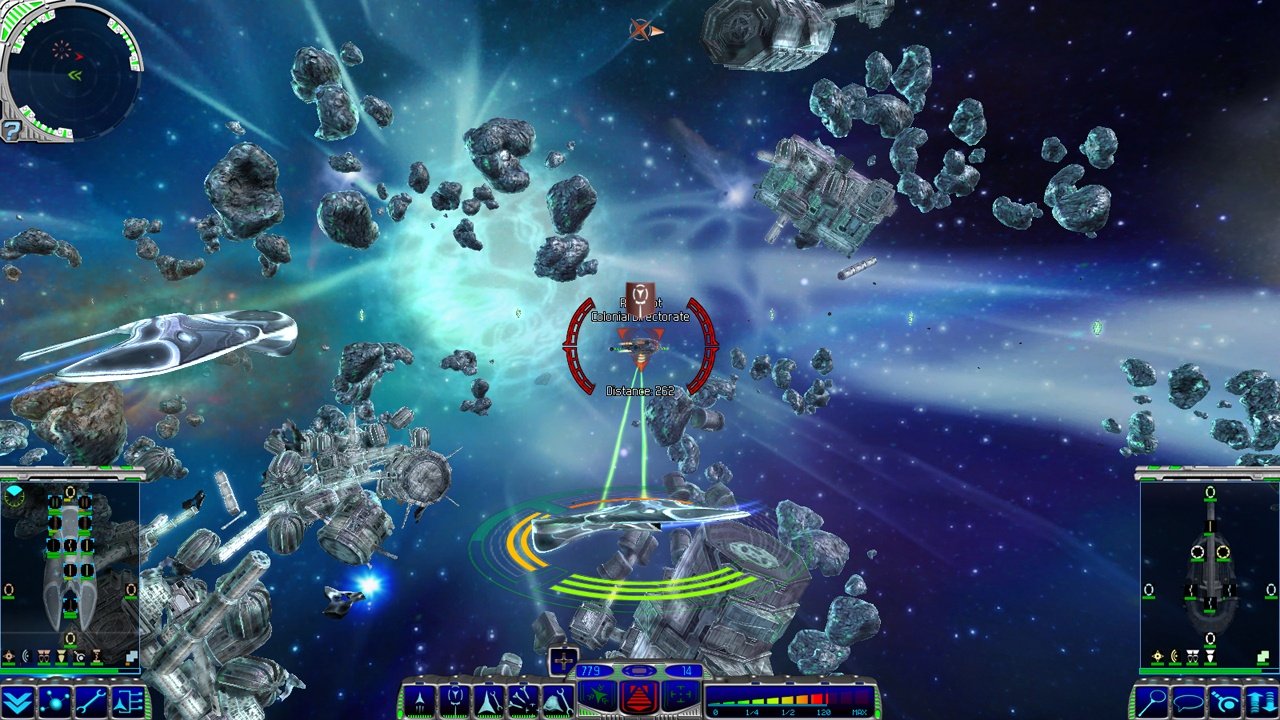This screenshot has width=1280, height=720.
Task: Open the route waypoint schematic icon
Action: pyautogui.click(x=129, y=702)
